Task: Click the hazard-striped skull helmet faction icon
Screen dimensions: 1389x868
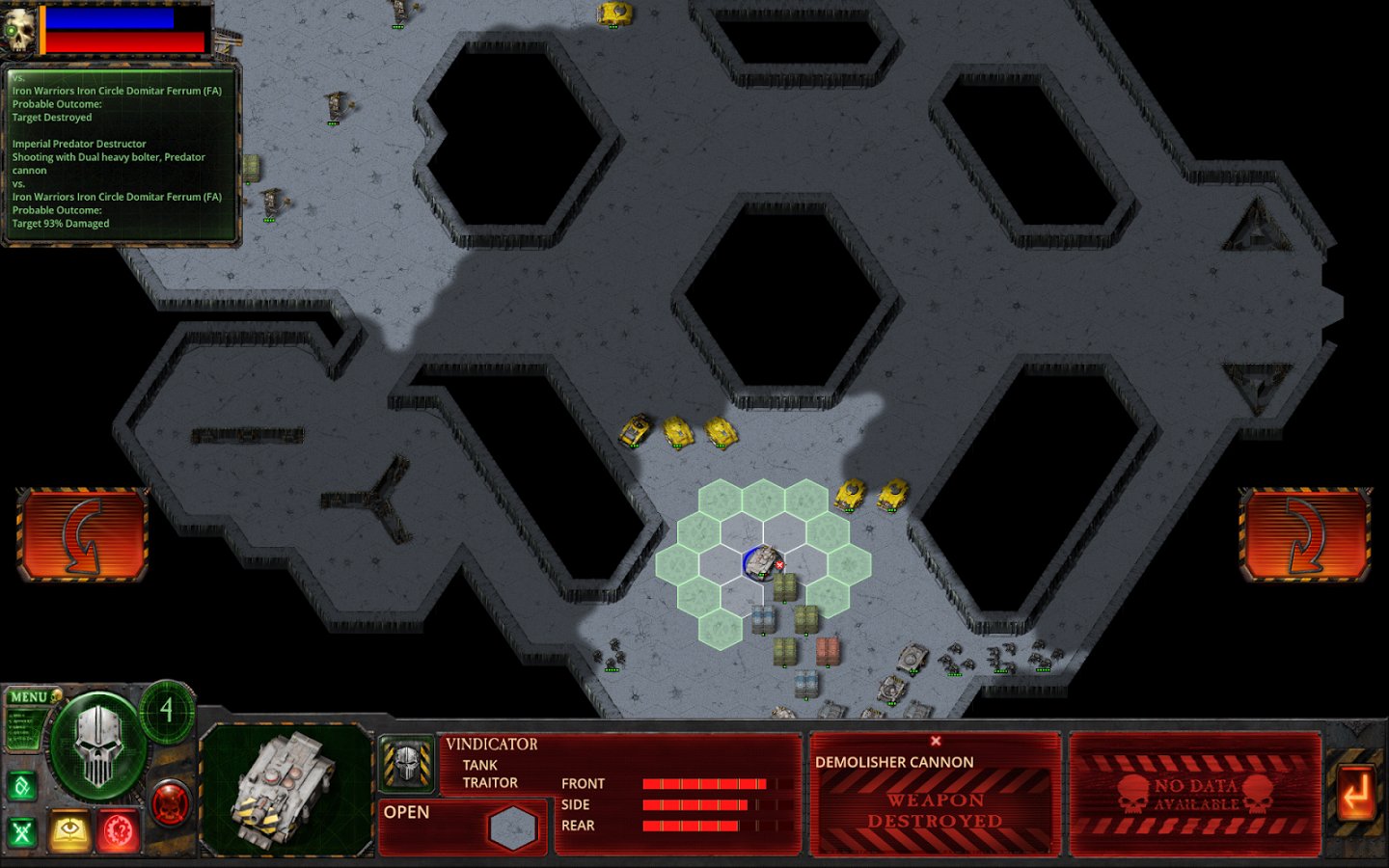Action: (406, 763)
